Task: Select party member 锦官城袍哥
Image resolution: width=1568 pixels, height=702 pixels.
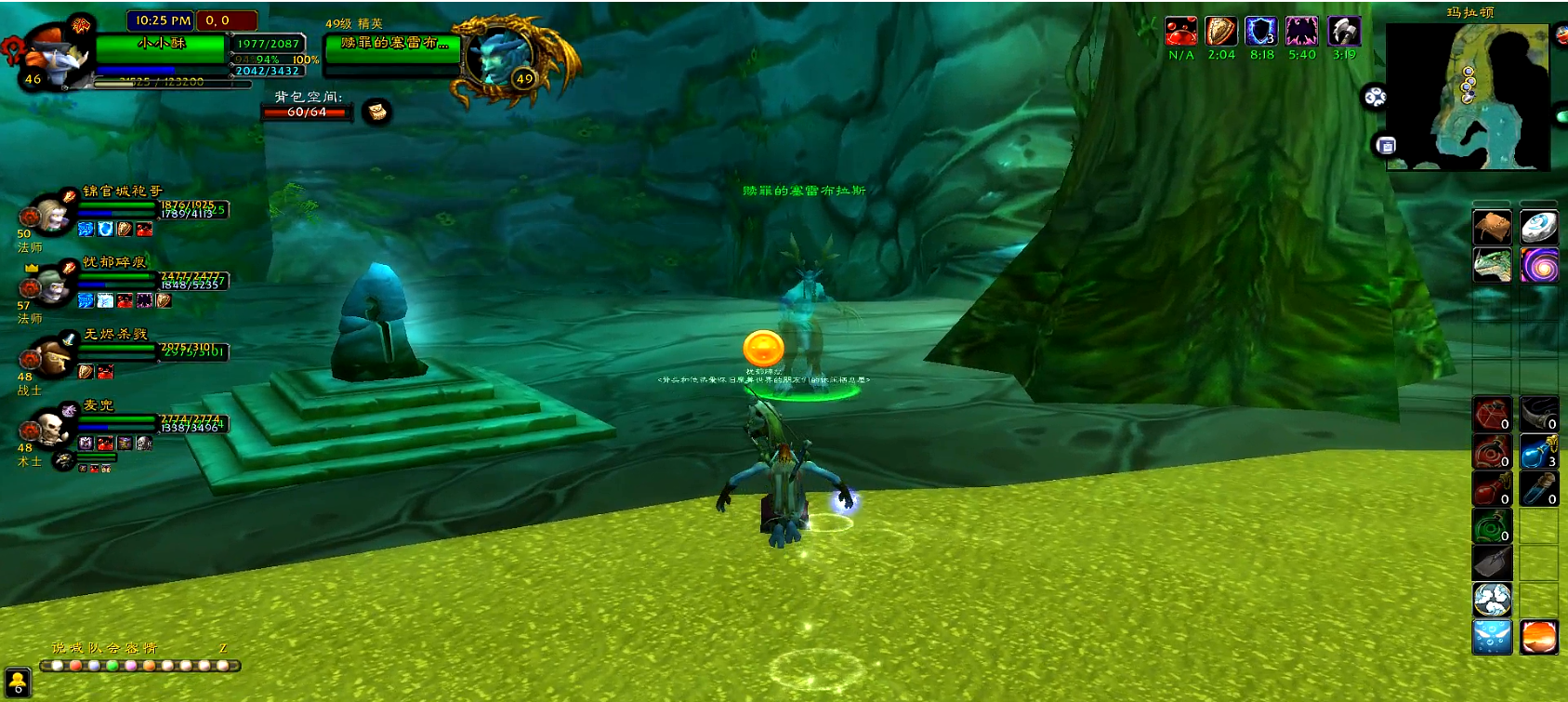Action: pos(51,216)
